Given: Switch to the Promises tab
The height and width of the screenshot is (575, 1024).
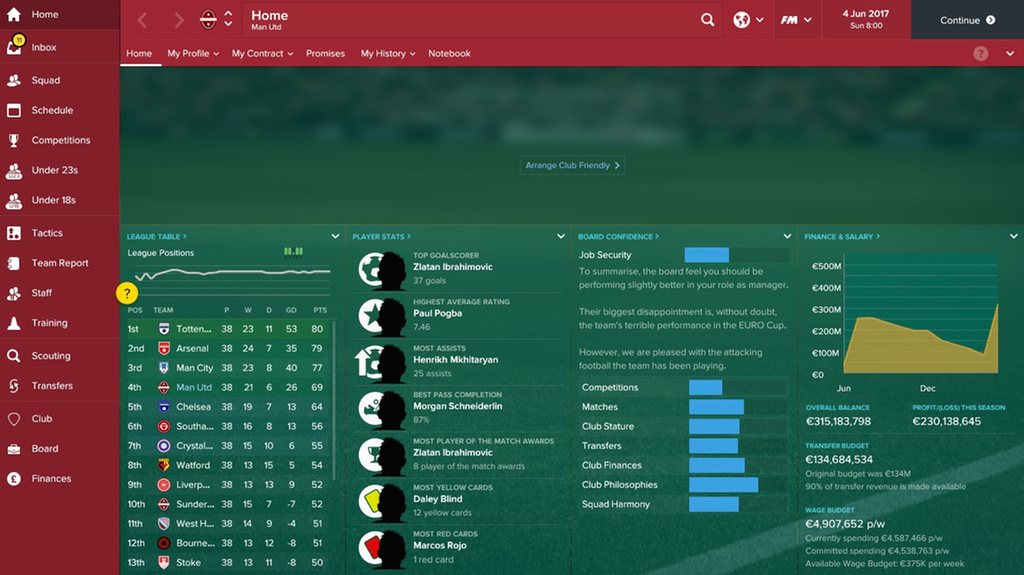Looking at the screenshot, I should coord(325,54).
